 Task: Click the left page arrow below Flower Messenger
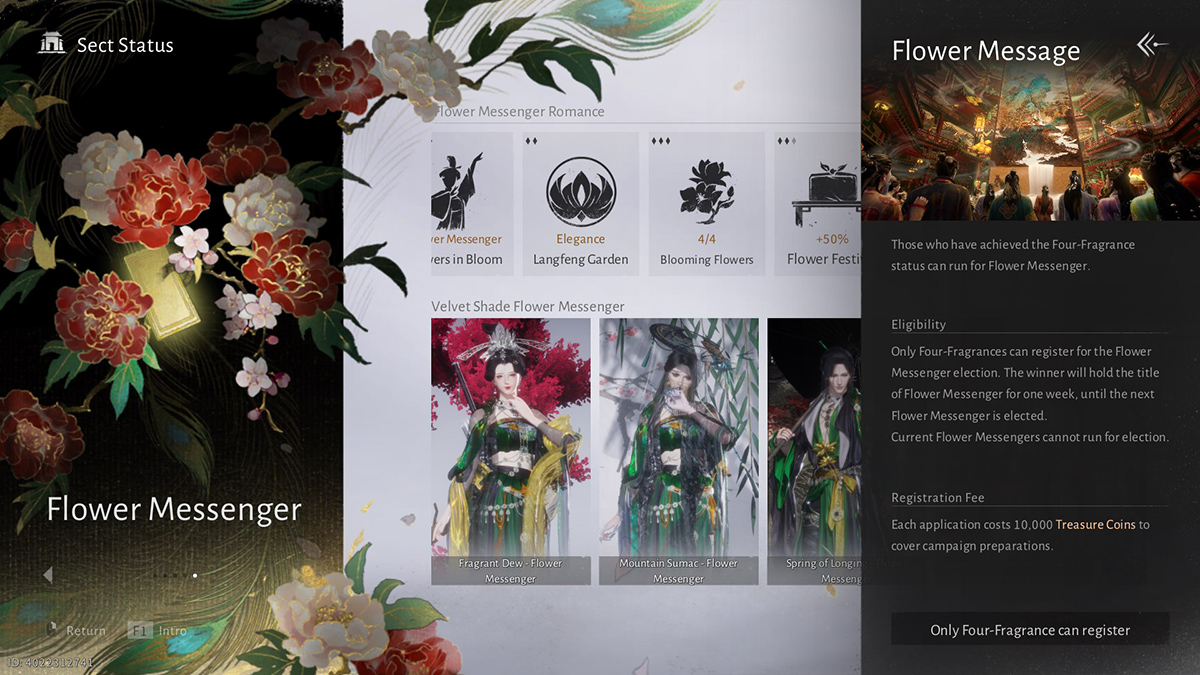[47, 575]
